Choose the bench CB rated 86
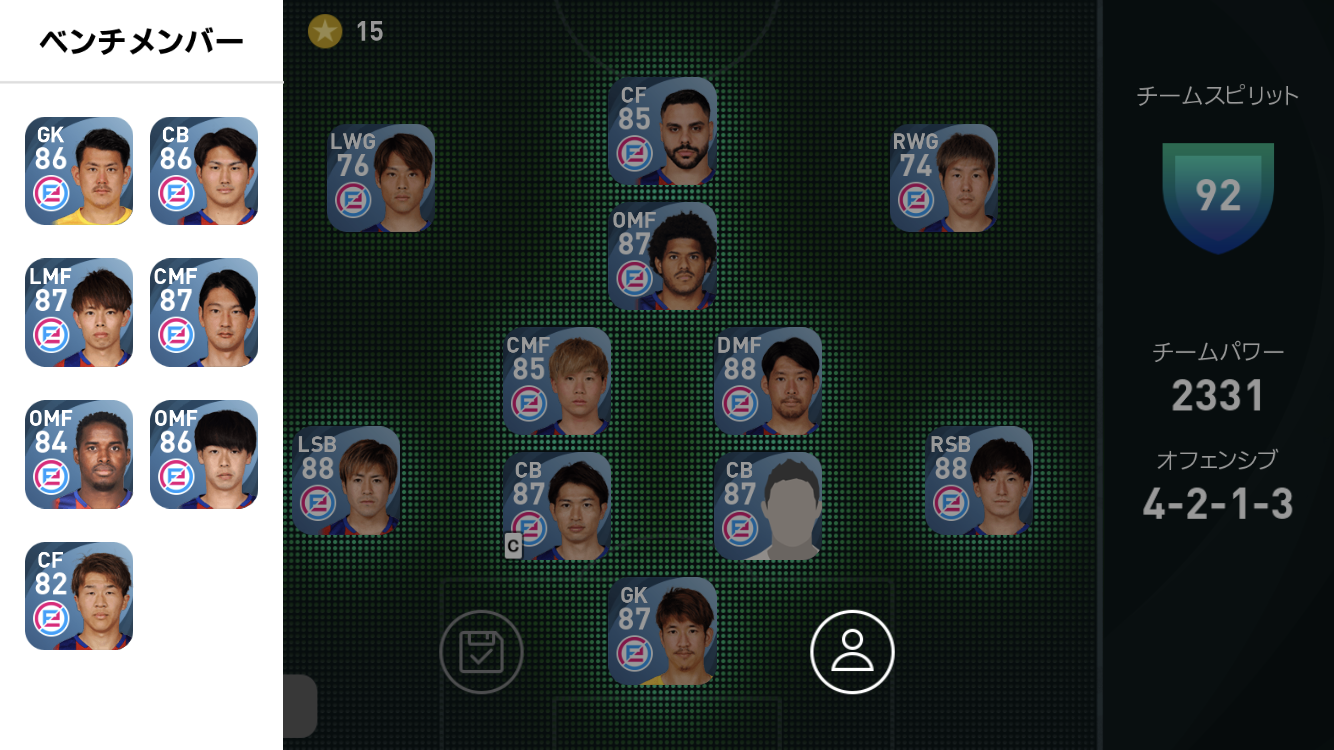Viewport: 1334px width, 750px height. [x=204, y=171]
